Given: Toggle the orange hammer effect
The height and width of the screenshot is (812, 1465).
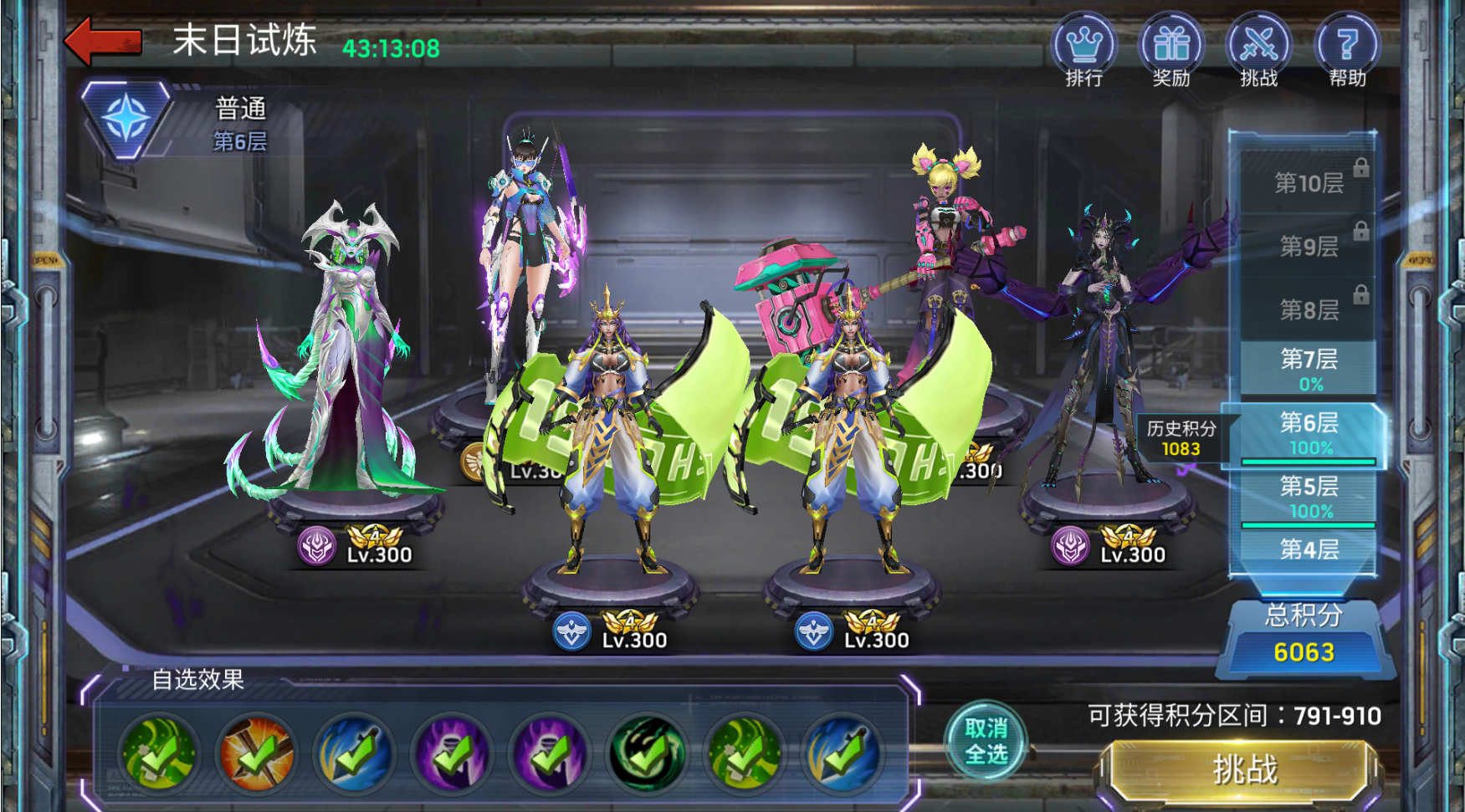Looking at the screenshot, I should [256, 753].
